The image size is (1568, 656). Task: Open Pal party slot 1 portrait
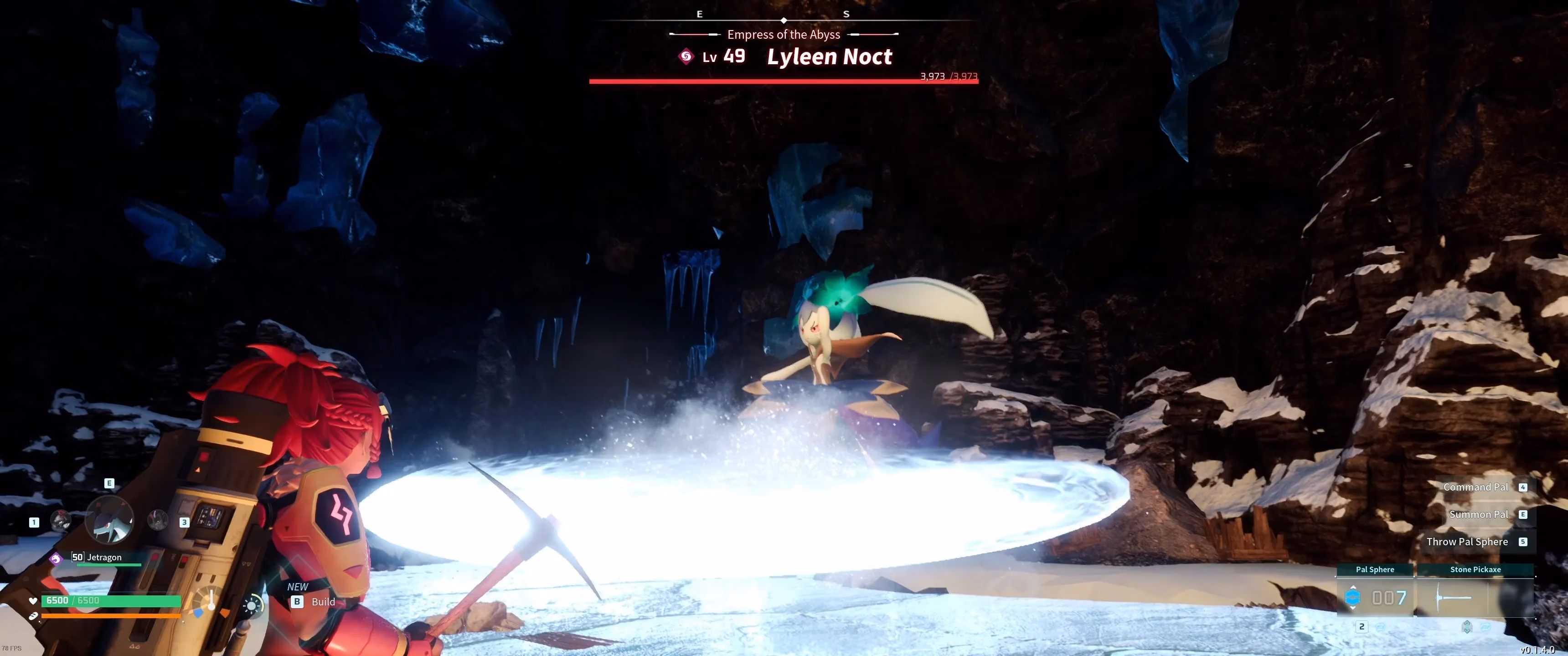(61, 520)
